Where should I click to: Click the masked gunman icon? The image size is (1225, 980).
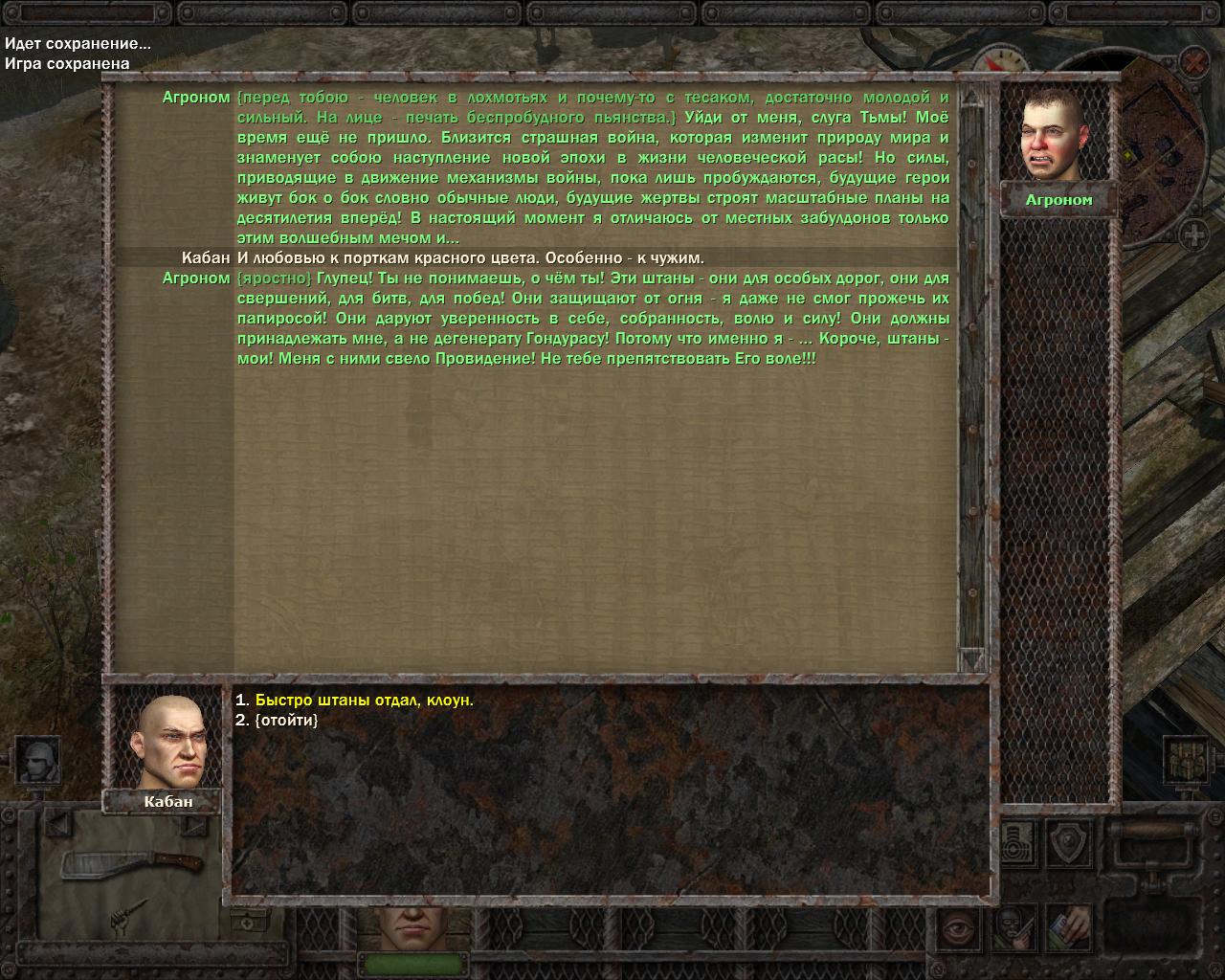[1014, 925]
